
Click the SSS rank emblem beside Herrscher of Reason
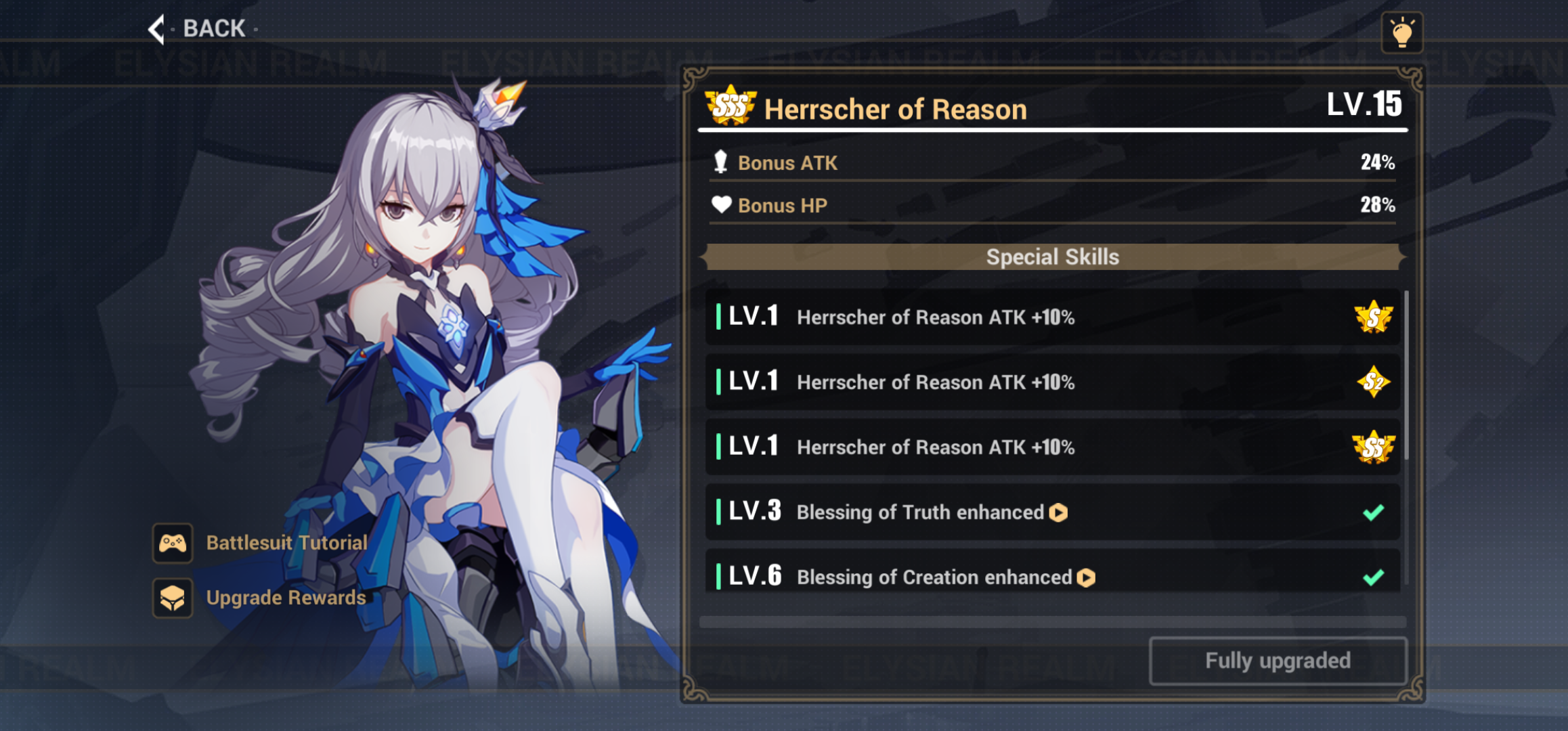coord(730,108)
